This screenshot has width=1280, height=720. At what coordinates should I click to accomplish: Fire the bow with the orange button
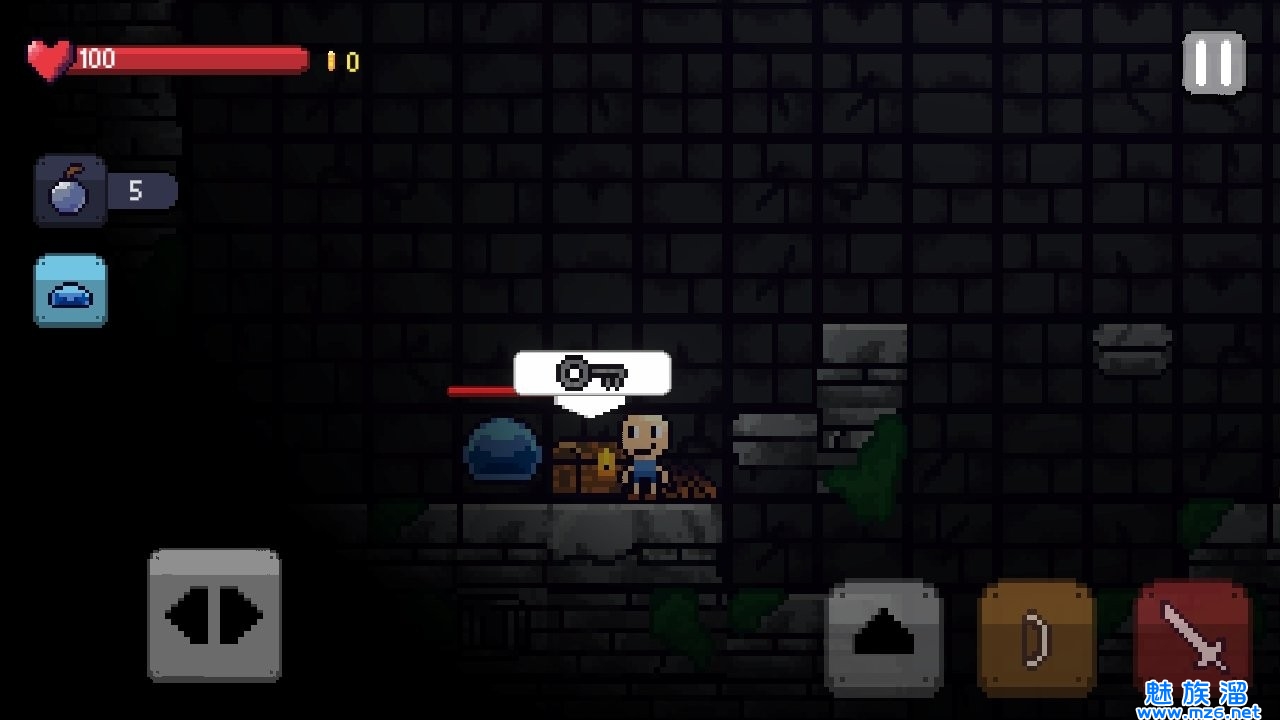(1036, 637)
